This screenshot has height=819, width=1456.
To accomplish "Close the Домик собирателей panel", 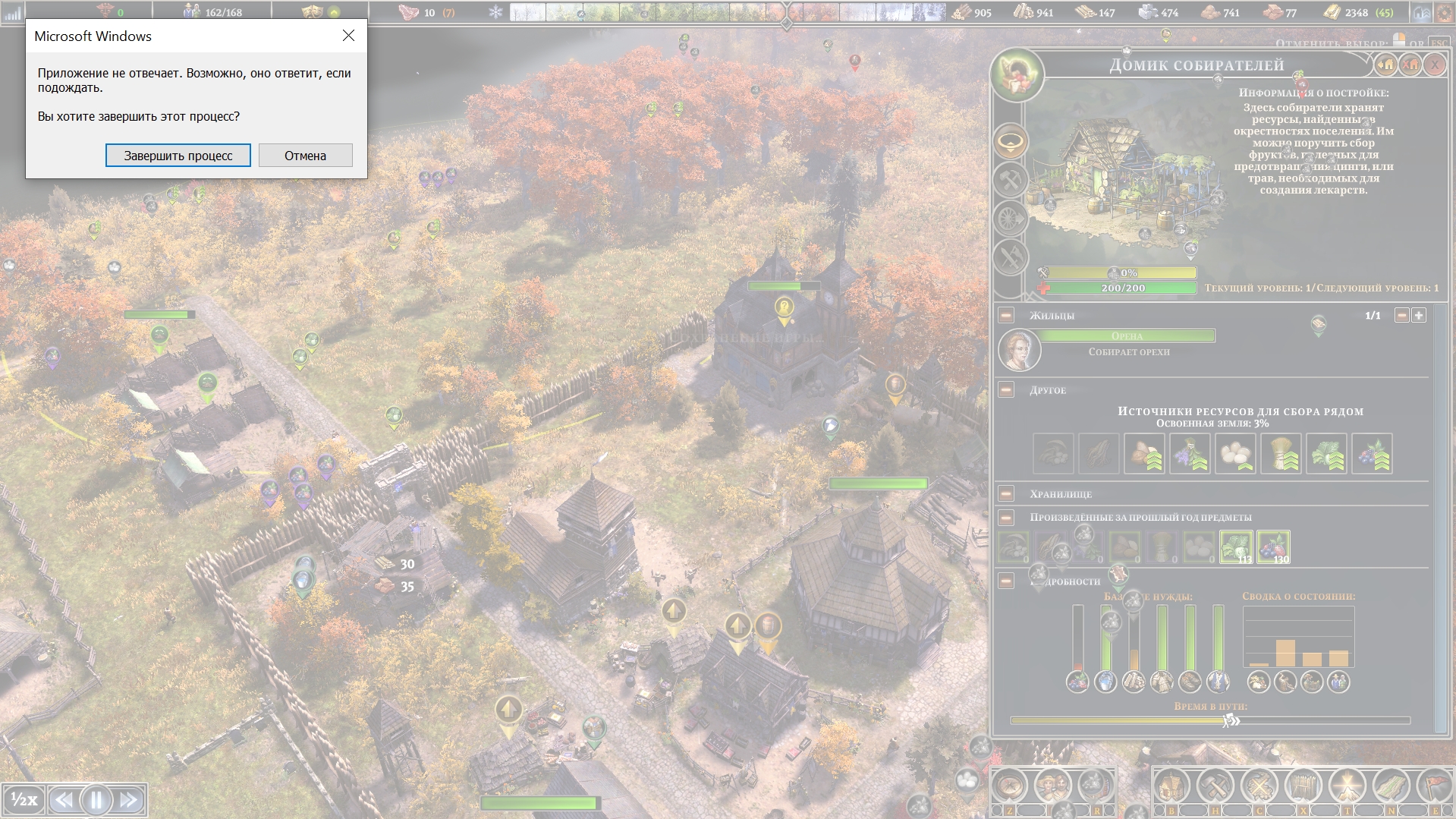I will 1435,65.
